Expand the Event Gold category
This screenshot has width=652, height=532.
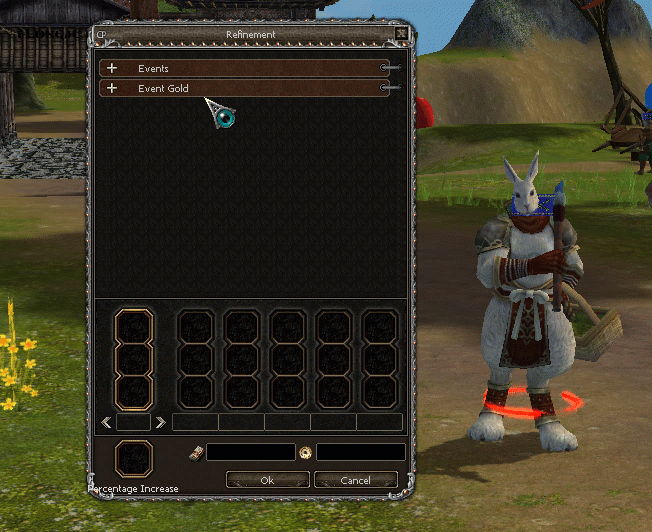point(112,89)
